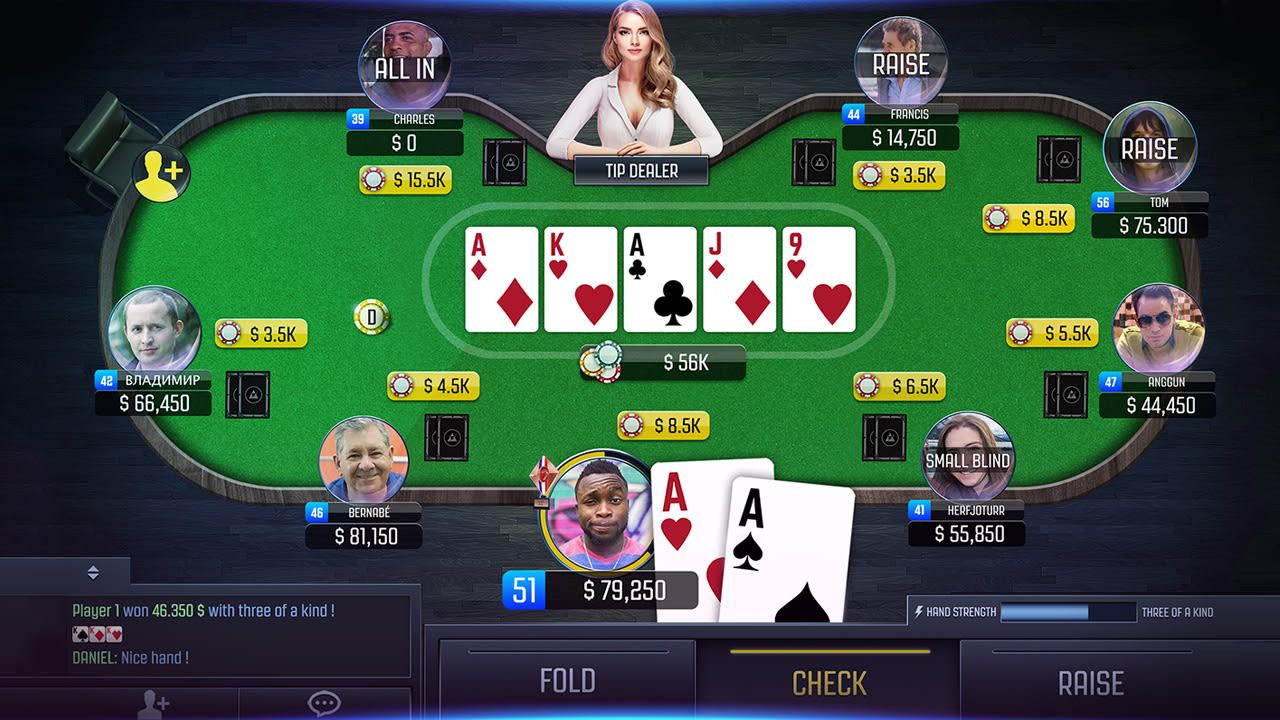
Task: Click the dealer button chip on the table
Action: pos(371,316)
